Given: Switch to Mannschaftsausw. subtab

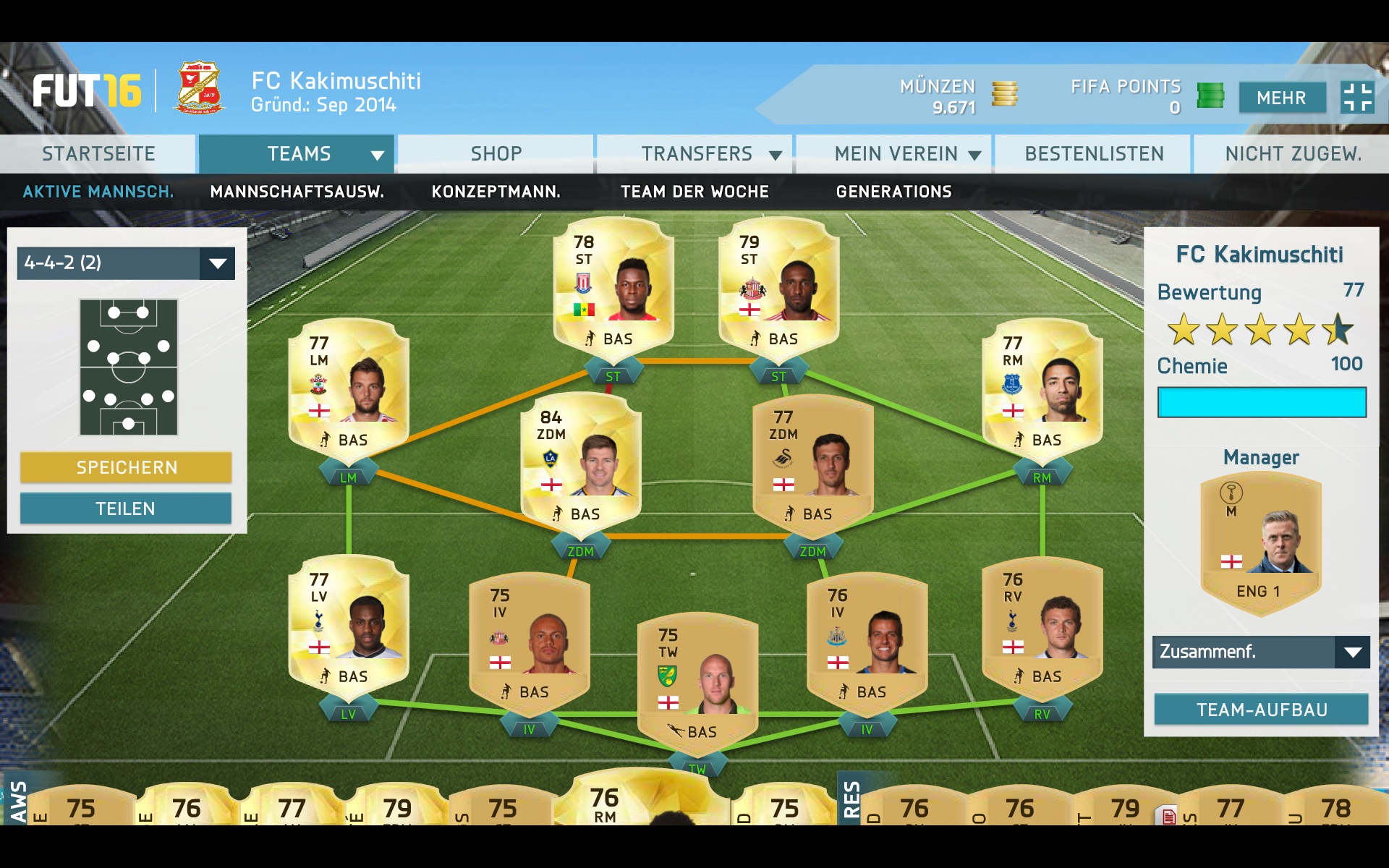Looking at the screenshot, I should pyautogui.click(x=297, y=192).
